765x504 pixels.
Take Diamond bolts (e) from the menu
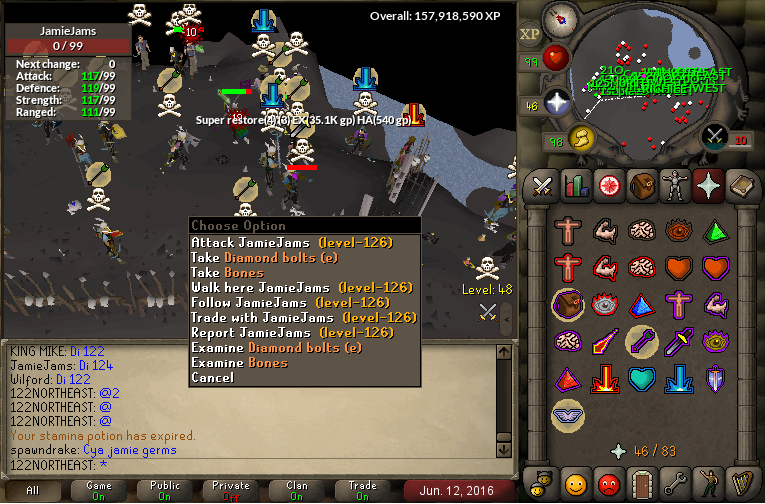tap(276, 258)
